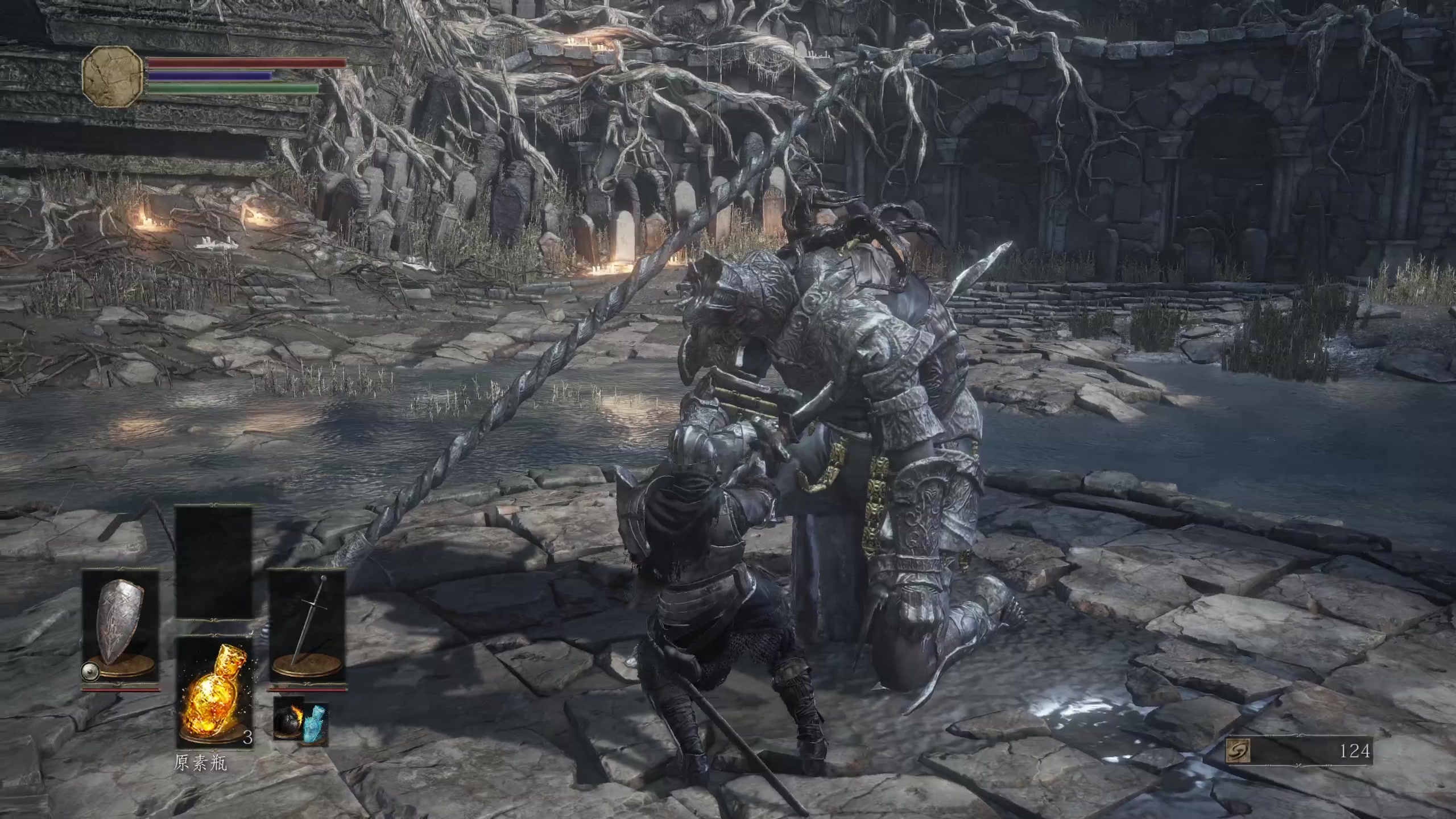This screenshot has height=819, width=1456.
Task: Click the octagonal character emblem beside the bars
Action: (x=113, y=77)
